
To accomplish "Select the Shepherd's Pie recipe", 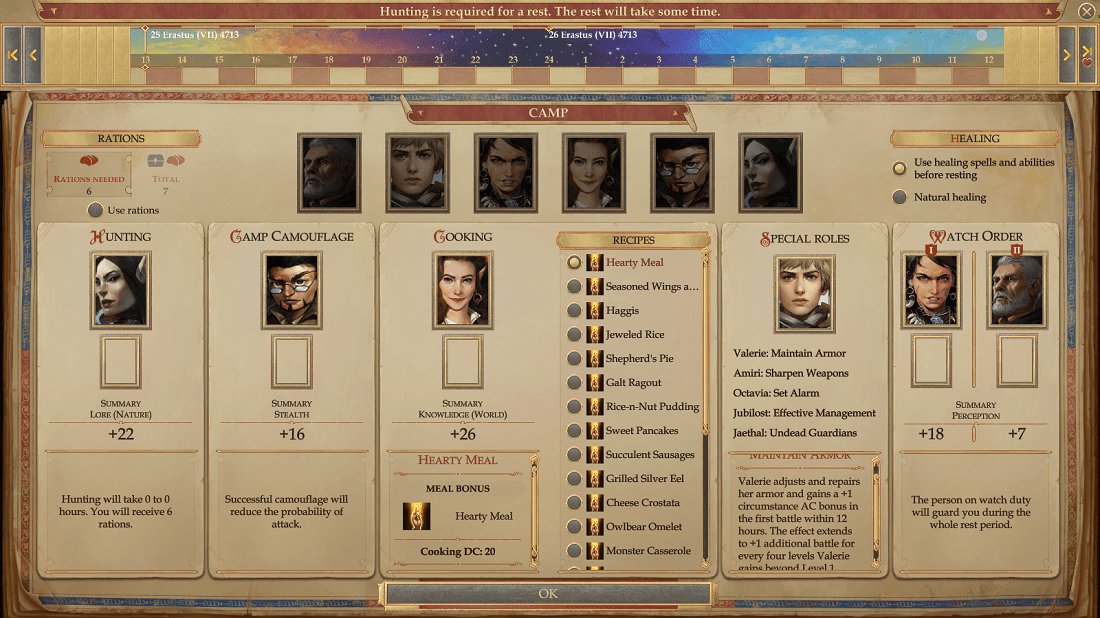I will [574, 358].
